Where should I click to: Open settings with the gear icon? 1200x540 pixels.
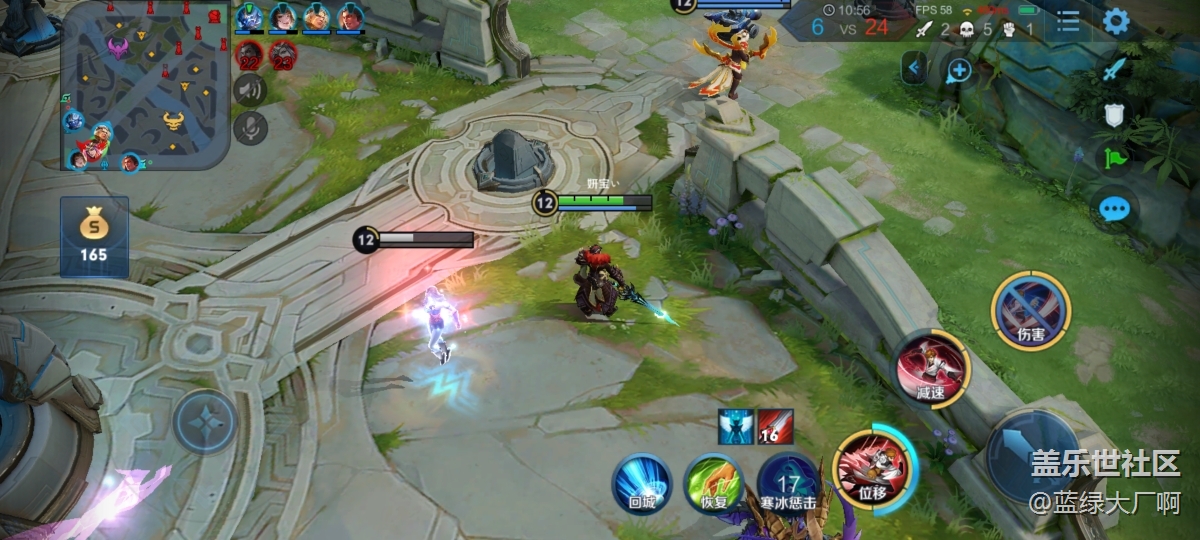point(1116,22)
